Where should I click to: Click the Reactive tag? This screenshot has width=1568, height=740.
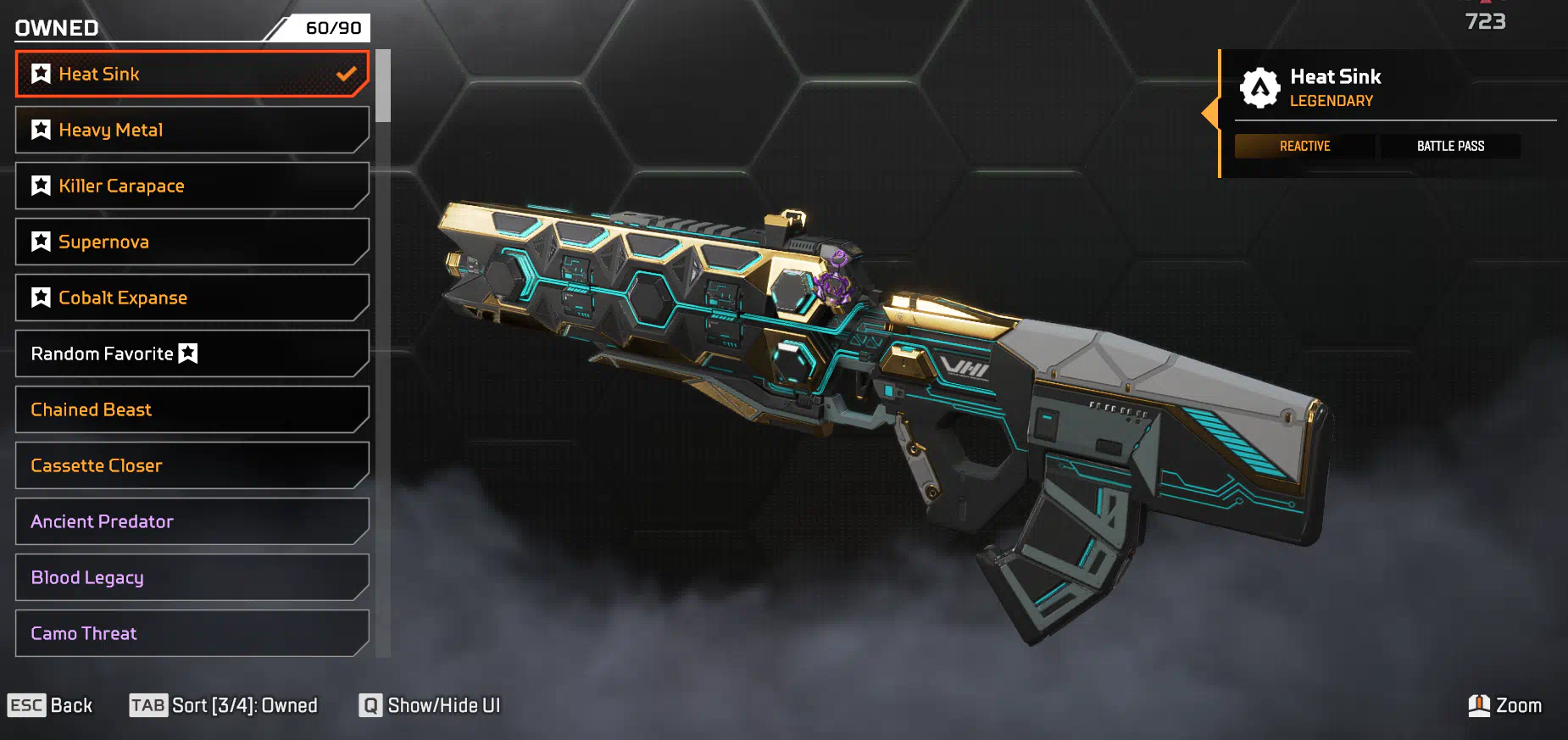pyautogui.click(x=1304, y=146)
